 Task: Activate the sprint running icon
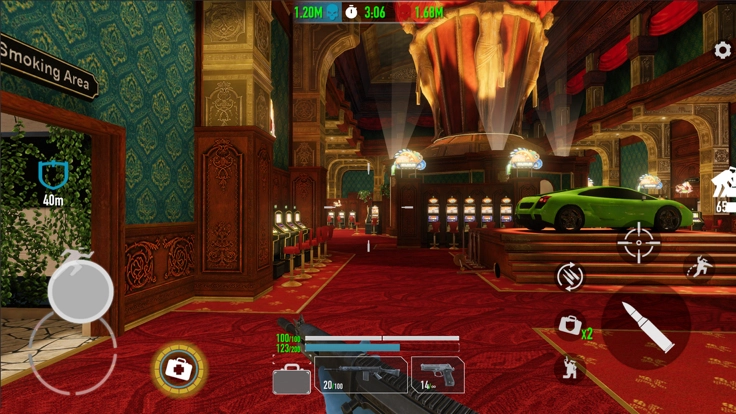(699, 267)
